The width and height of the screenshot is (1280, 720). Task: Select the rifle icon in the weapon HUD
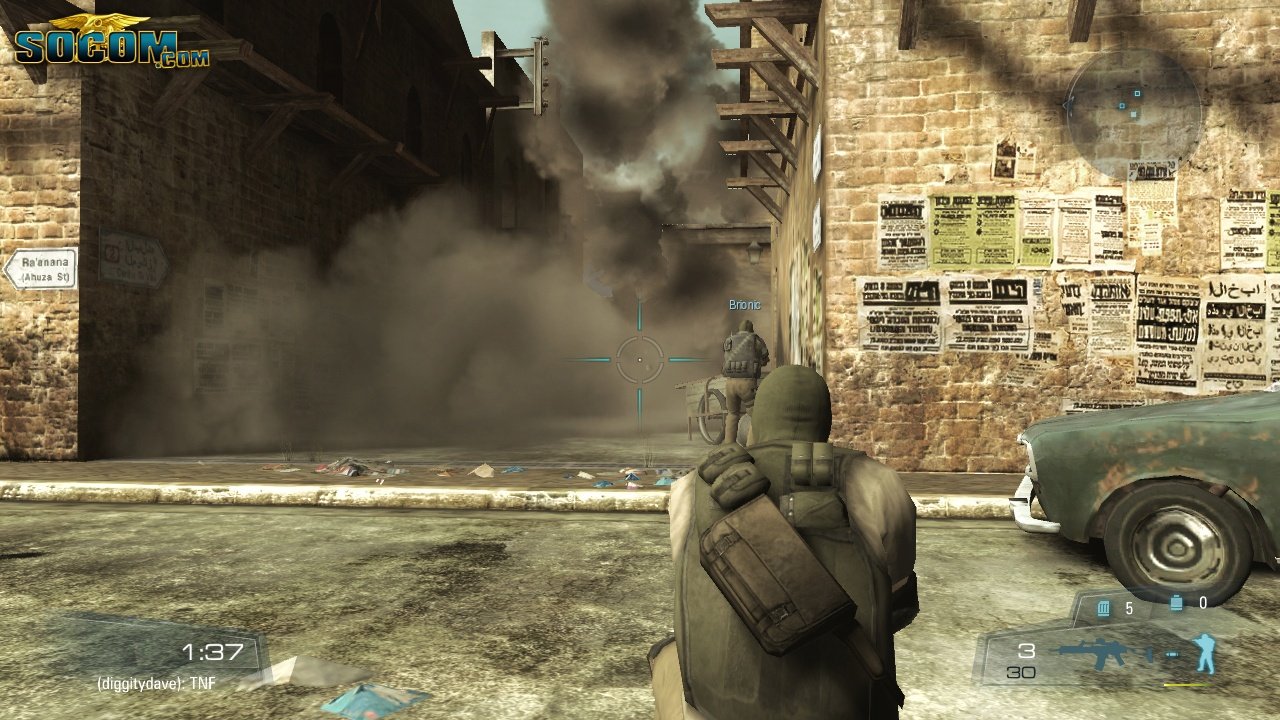tap(1101, 653)
